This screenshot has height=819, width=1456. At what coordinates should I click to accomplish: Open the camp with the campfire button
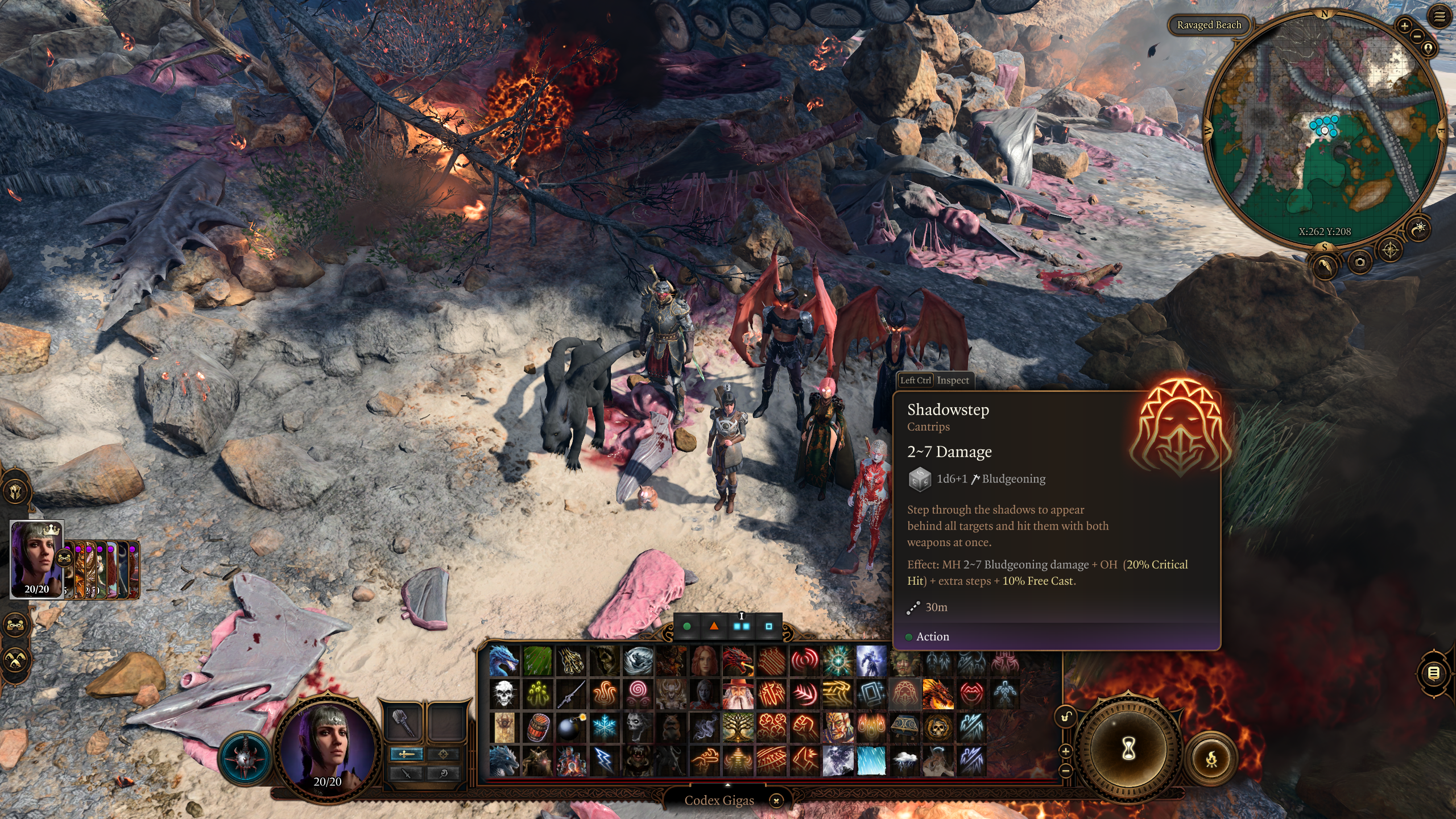point(1211,759)
